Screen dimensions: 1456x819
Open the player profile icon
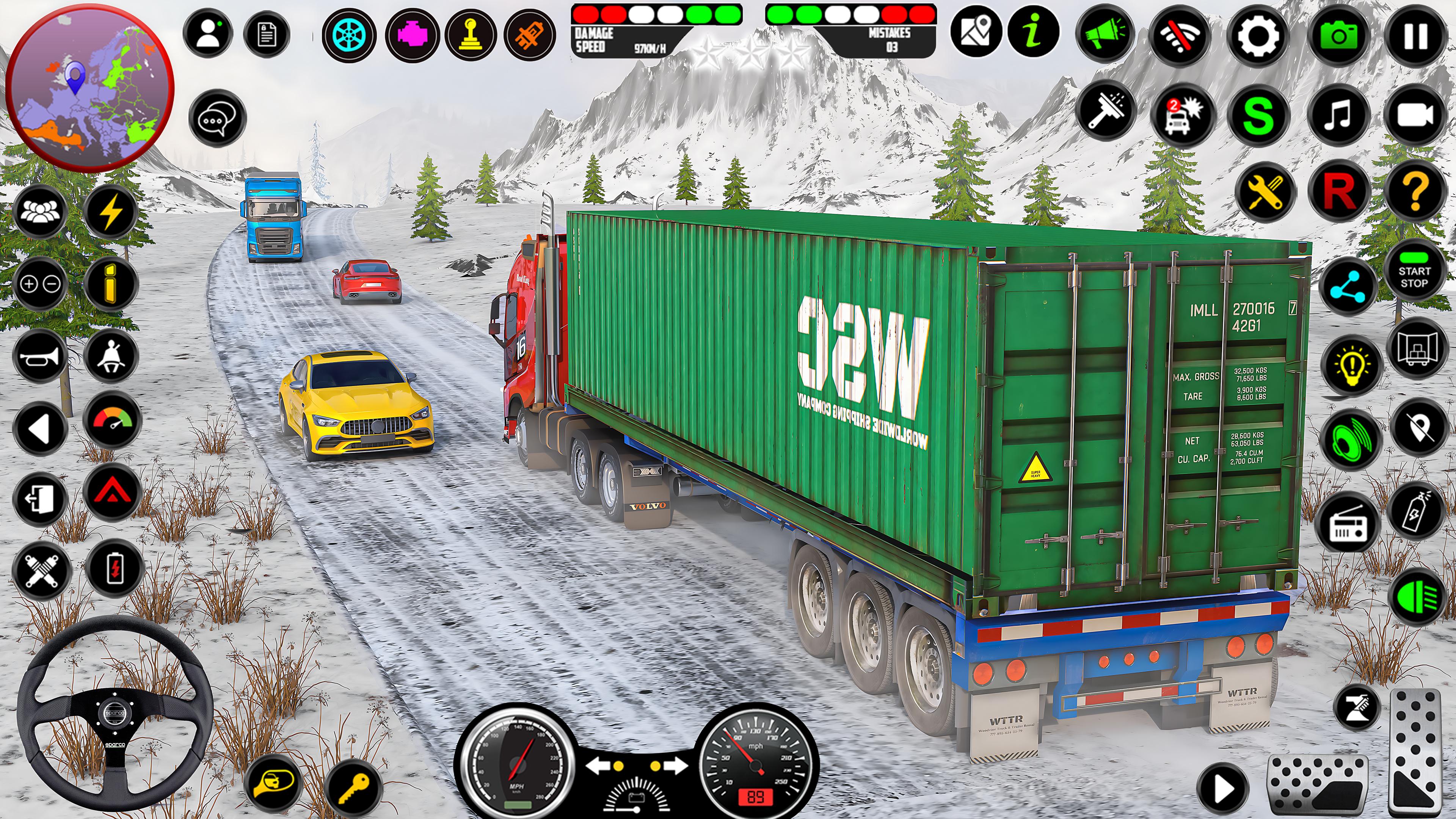click(x=208, y=34)
